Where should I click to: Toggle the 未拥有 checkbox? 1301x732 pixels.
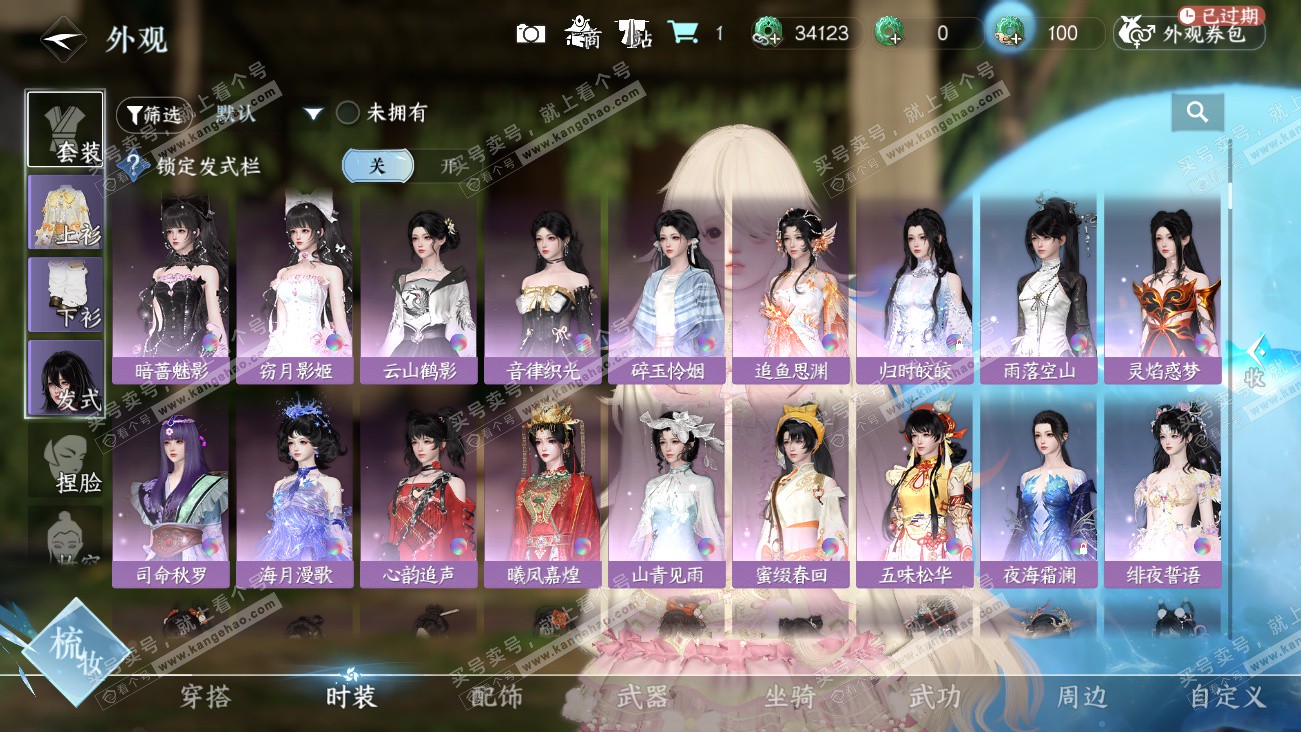[348, 113]
